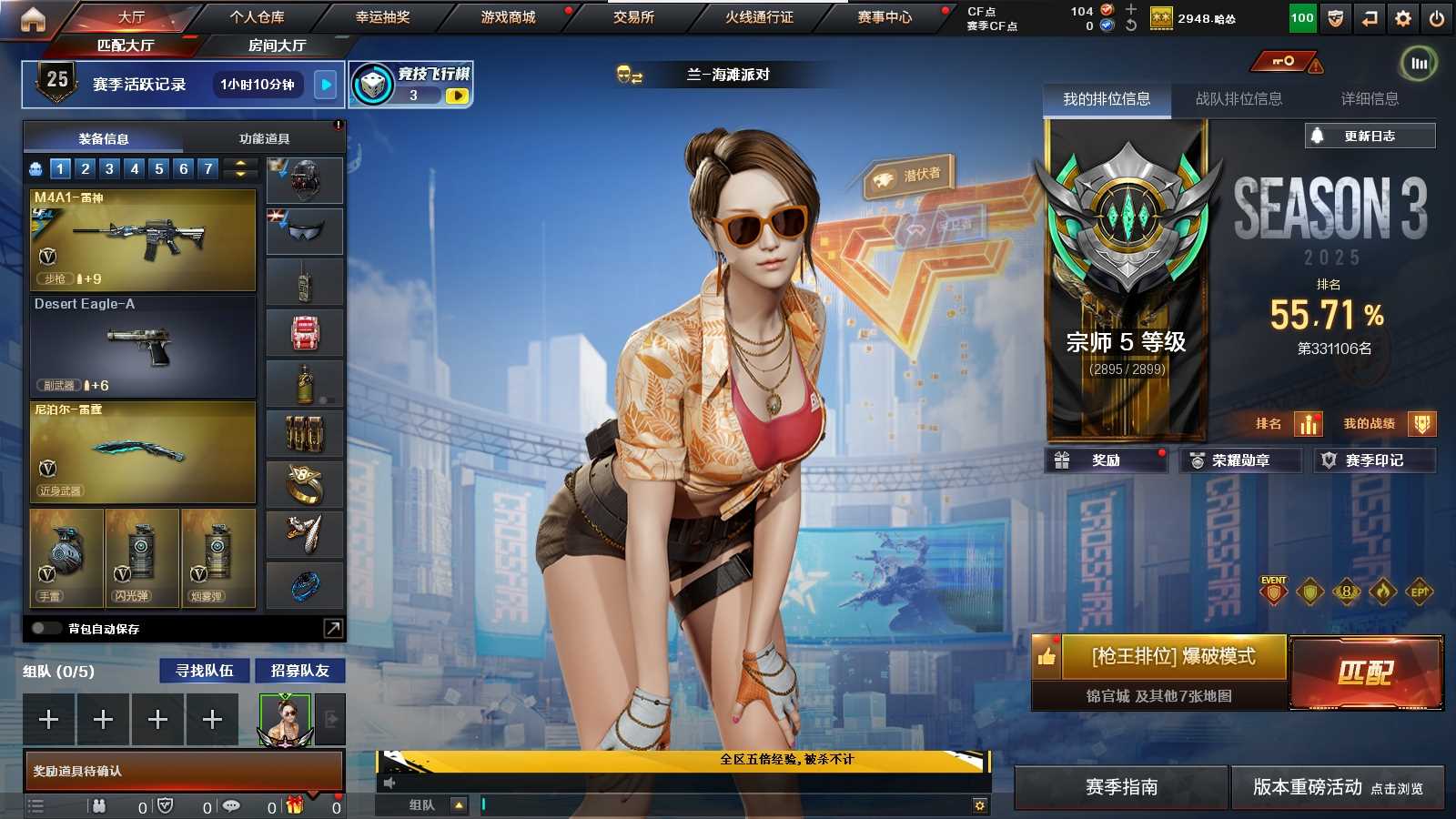
Task: Toggle 背包自动保存 auto-save switch
Action: tap(45, 629)
